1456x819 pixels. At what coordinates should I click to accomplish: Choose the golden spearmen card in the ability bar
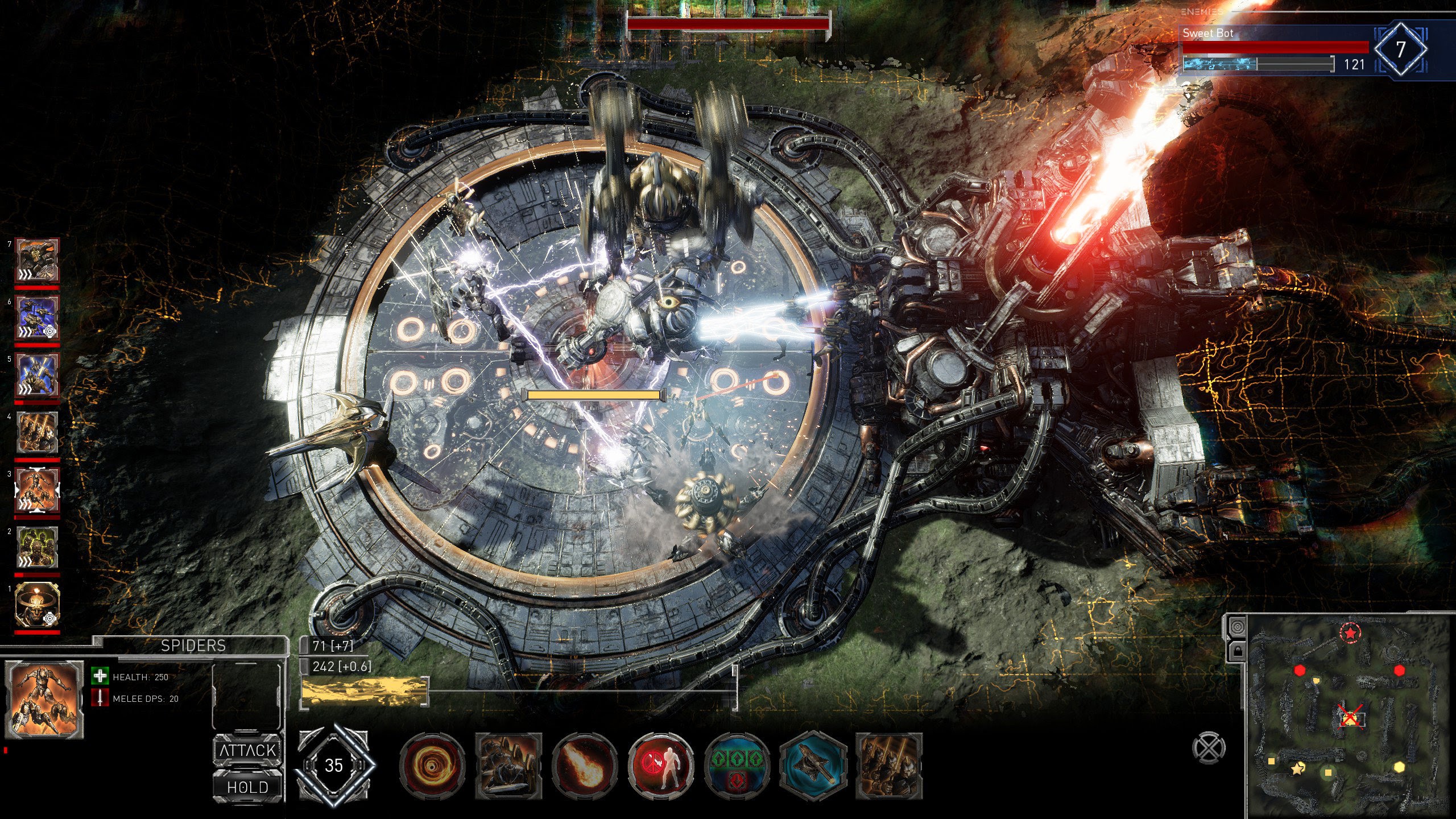(889, 766)
